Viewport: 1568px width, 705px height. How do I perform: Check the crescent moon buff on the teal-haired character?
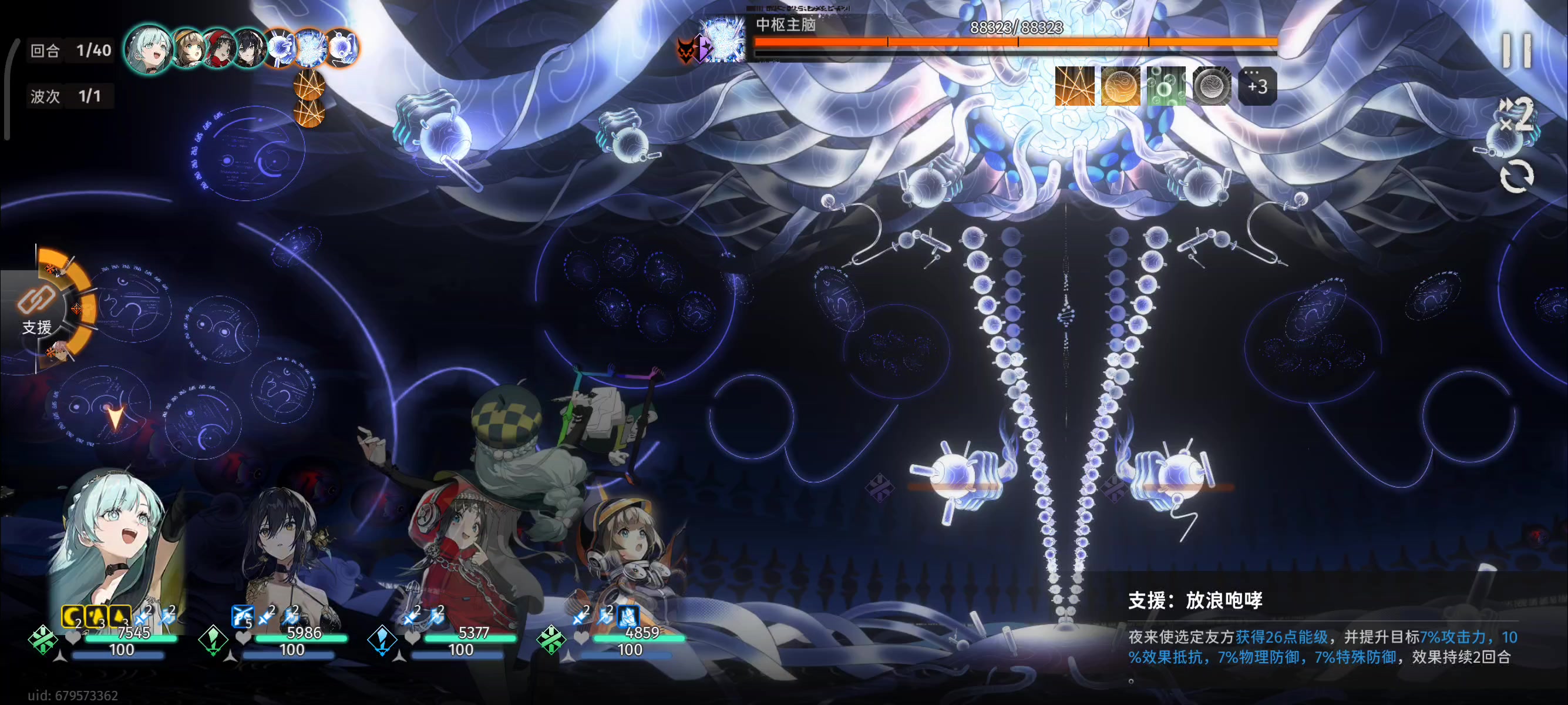[x=72, y=616]
